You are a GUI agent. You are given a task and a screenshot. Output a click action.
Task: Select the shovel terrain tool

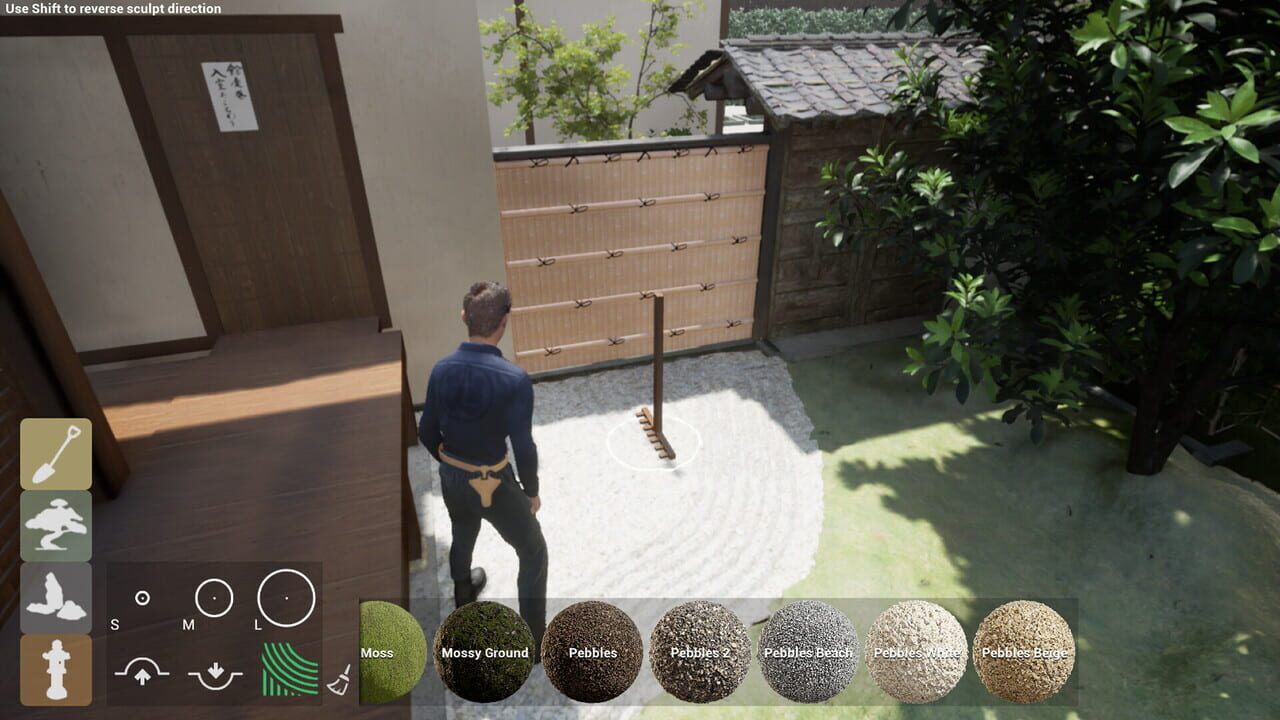[55, 454]
